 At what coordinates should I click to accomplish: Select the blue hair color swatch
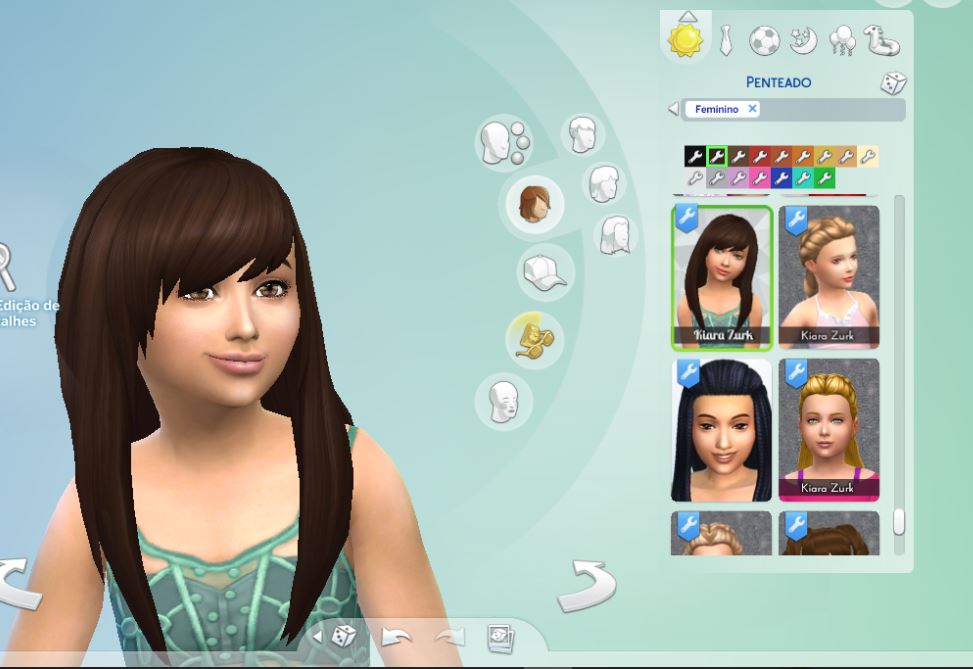pos(782,178)
